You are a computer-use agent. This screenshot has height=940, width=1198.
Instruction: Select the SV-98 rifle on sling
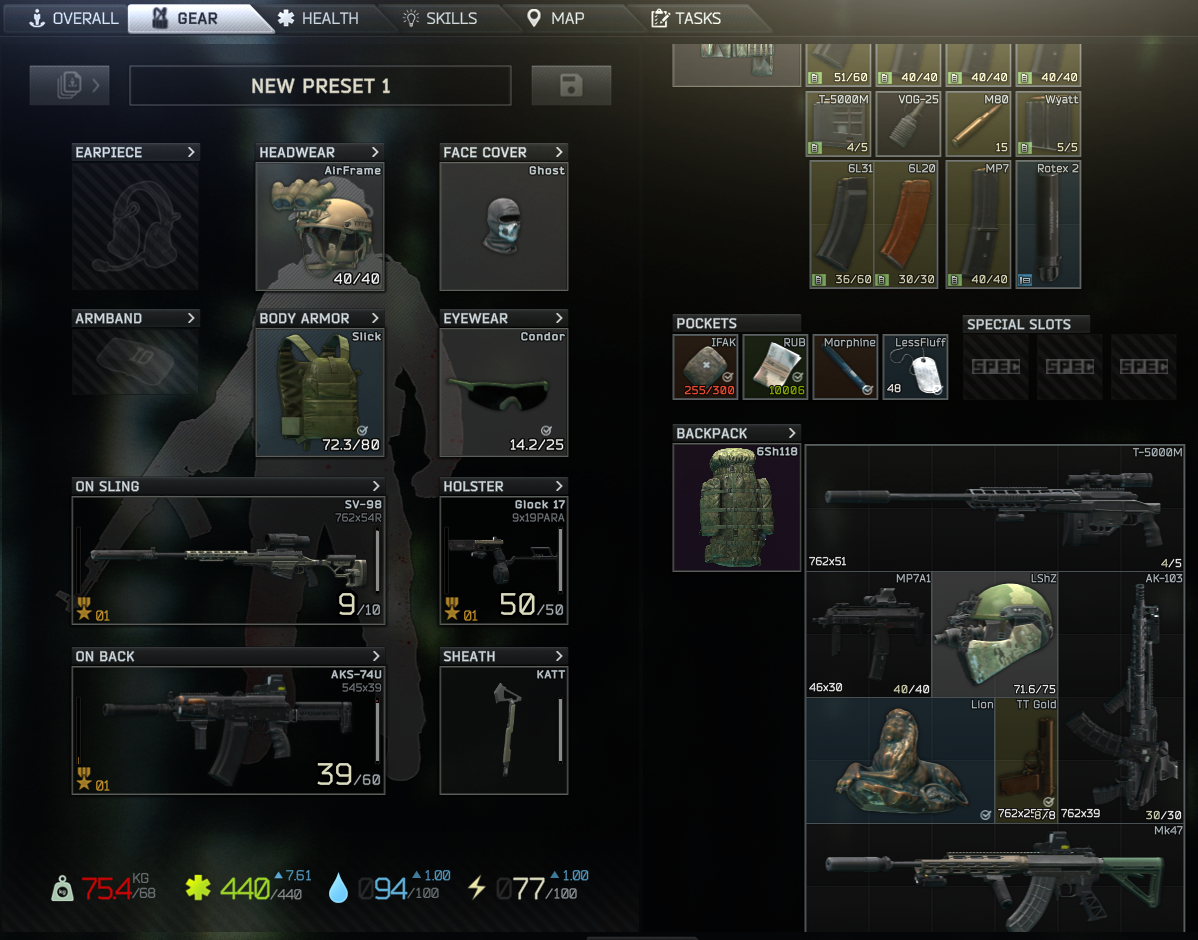[228, 560]
